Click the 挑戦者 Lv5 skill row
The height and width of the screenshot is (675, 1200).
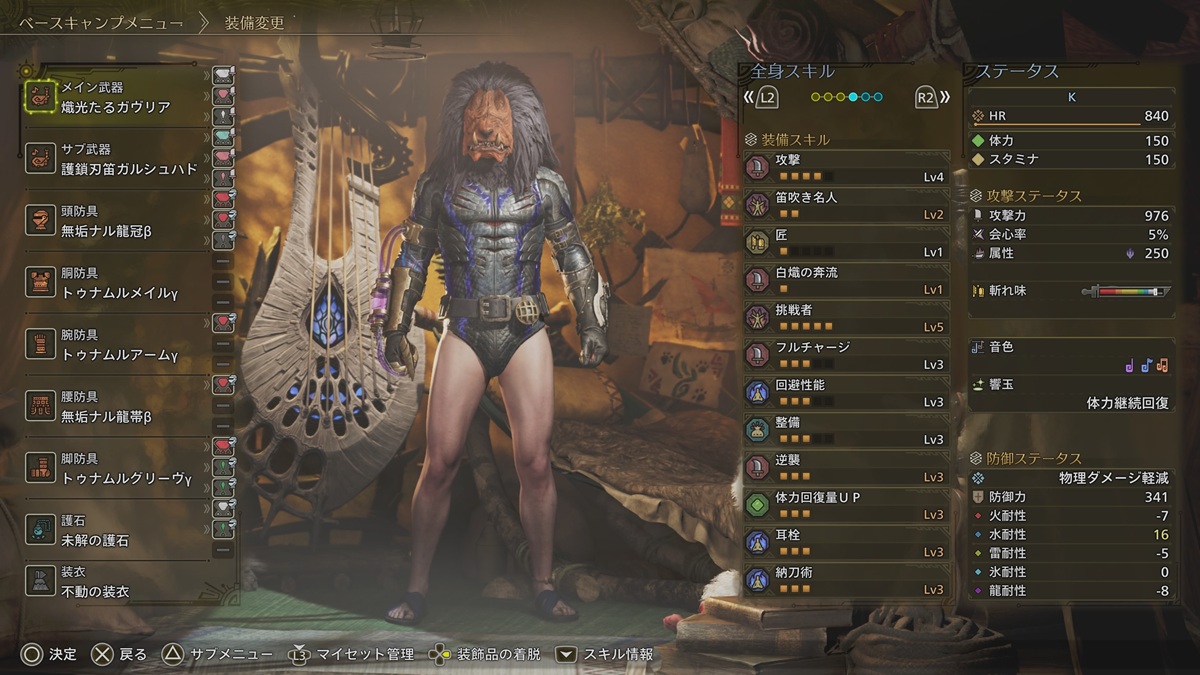[846, 318]
